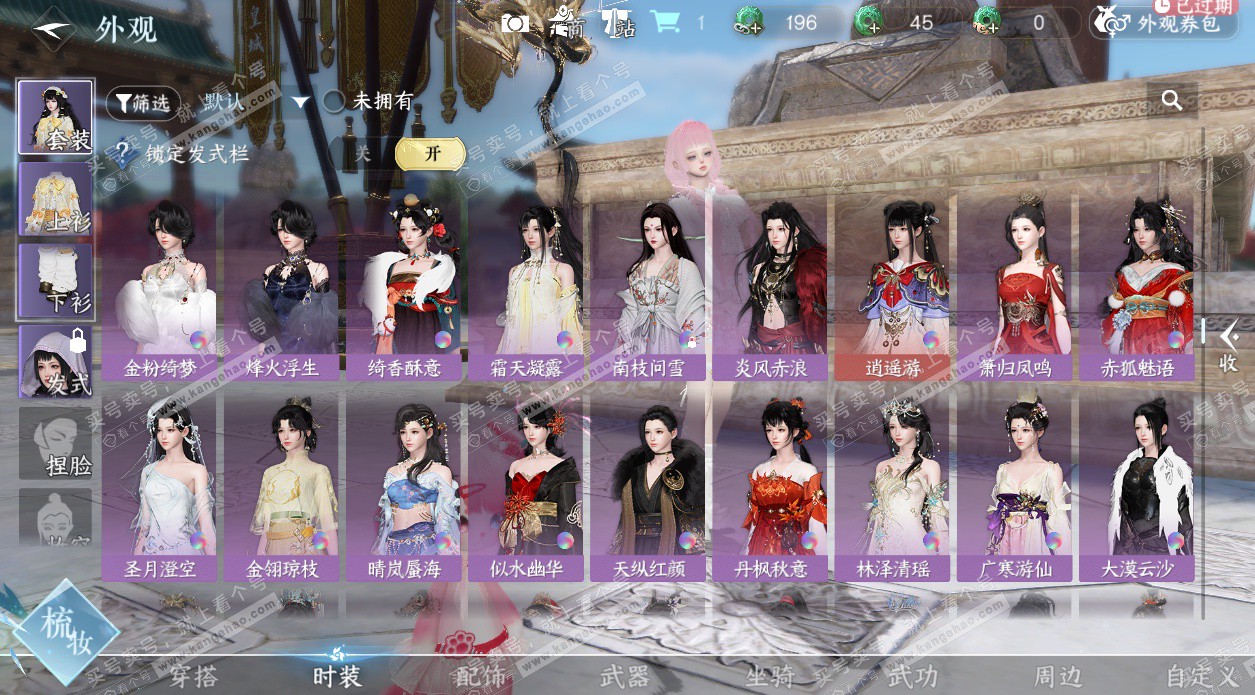Select the 套装 category on the sidebar
Screen dimensions: 1255x695
click(56, 117)
